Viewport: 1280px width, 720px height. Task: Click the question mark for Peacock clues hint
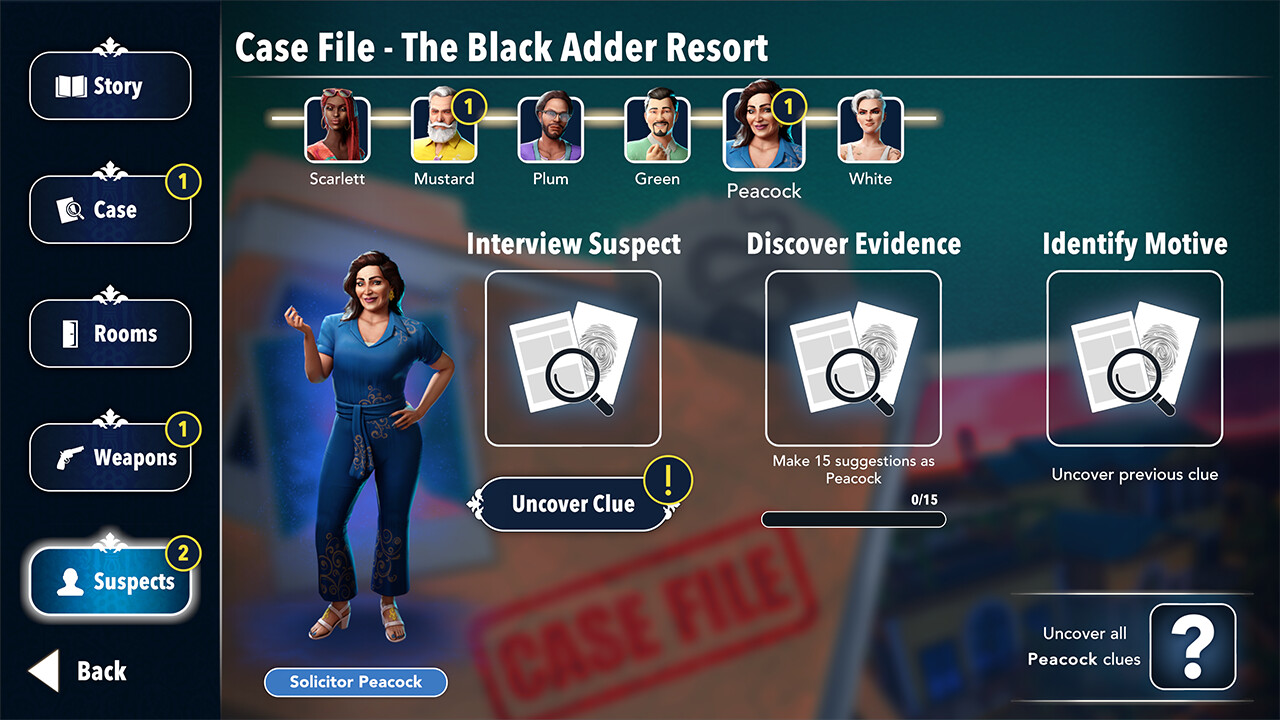pos(1191,646)
